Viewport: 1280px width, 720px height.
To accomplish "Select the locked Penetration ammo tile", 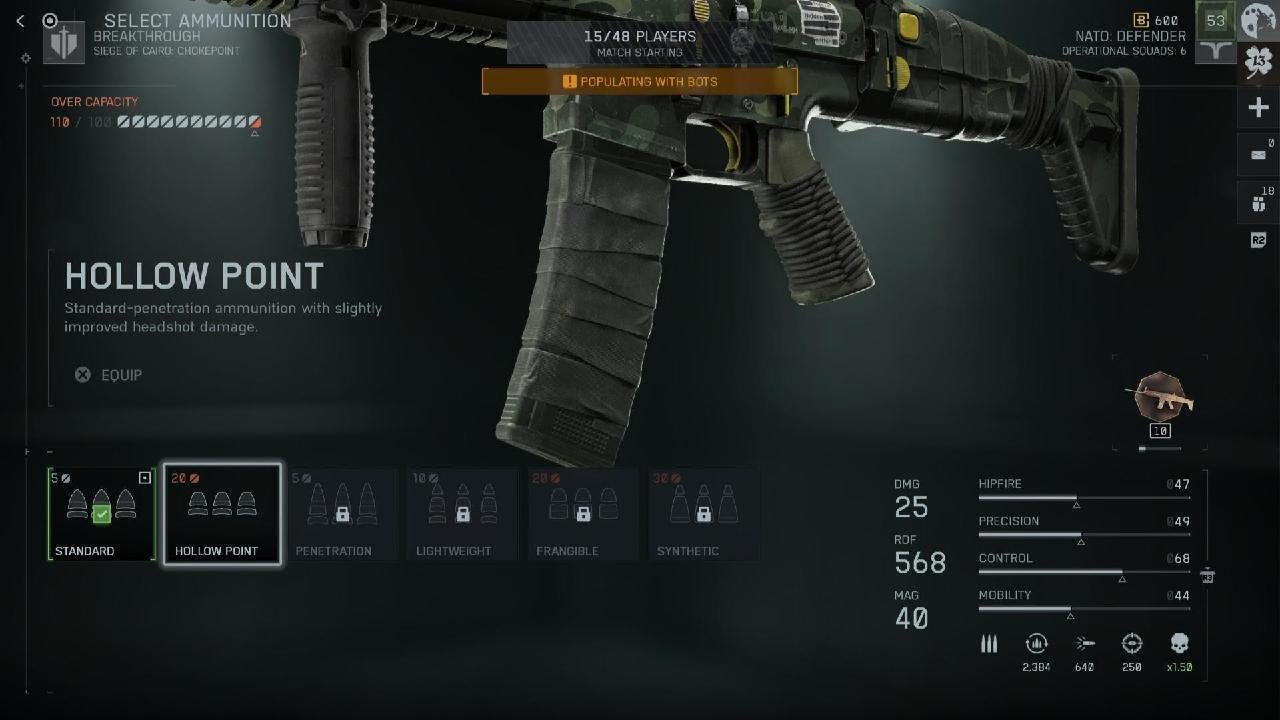I will pyautogui.click(x=342, y=514).
